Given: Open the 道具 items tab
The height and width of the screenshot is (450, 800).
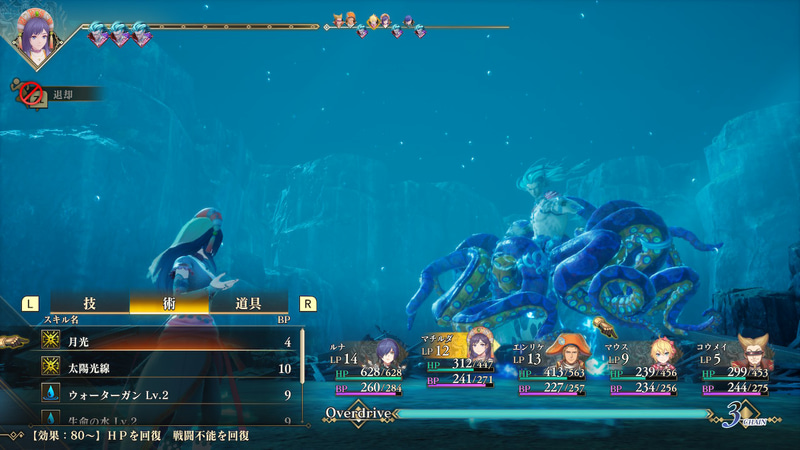Looking at the screenshot, I should (x=249, y=303).
